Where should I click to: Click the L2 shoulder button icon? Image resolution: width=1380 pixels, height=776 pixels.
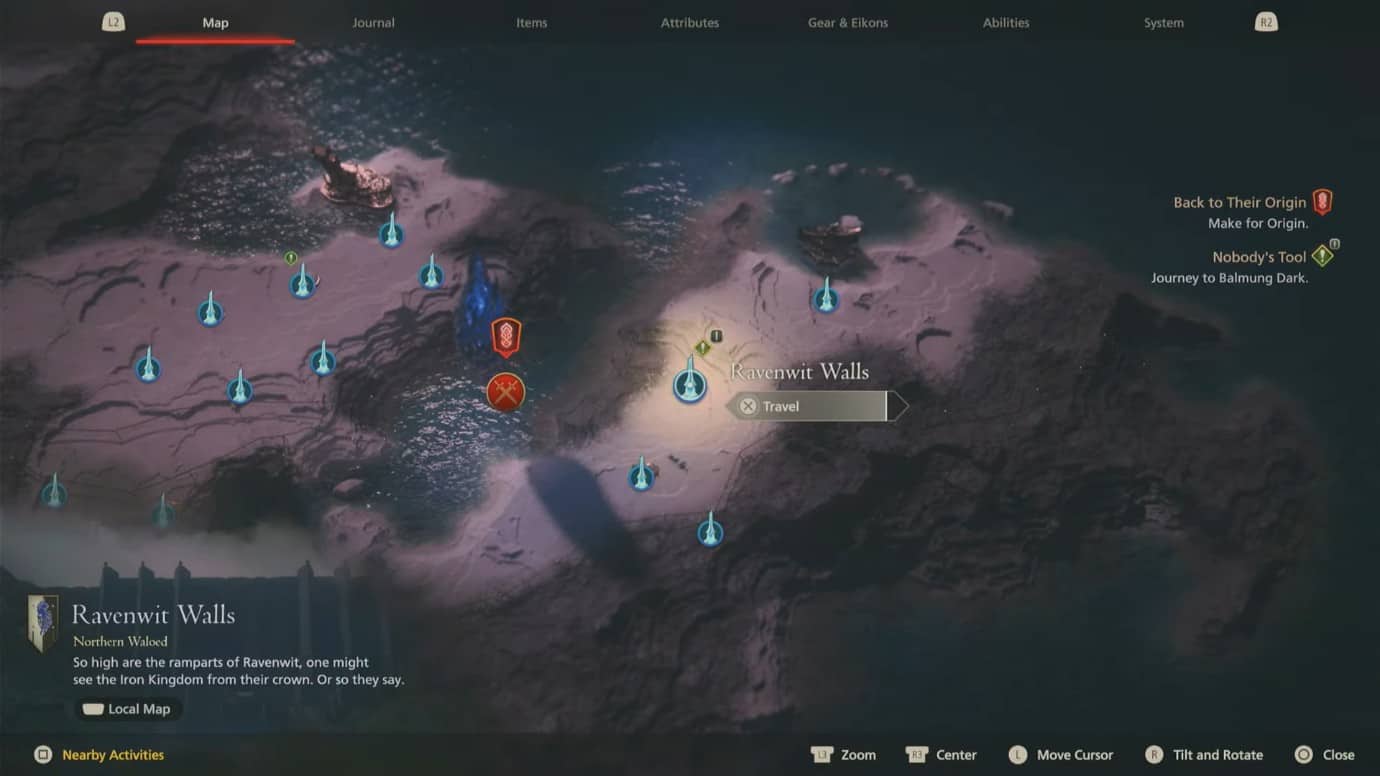[x=113, y=21]
